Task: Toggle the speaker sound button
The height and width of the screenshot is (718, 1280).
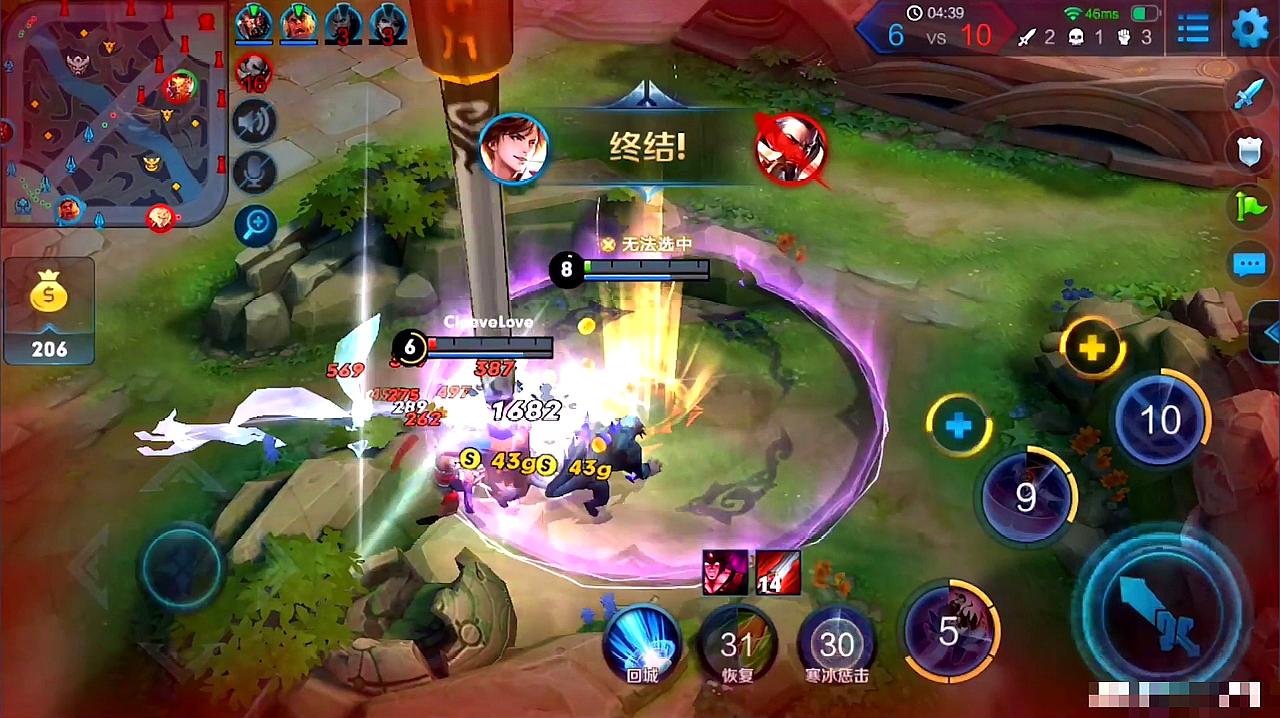Action: coord(254,123)
